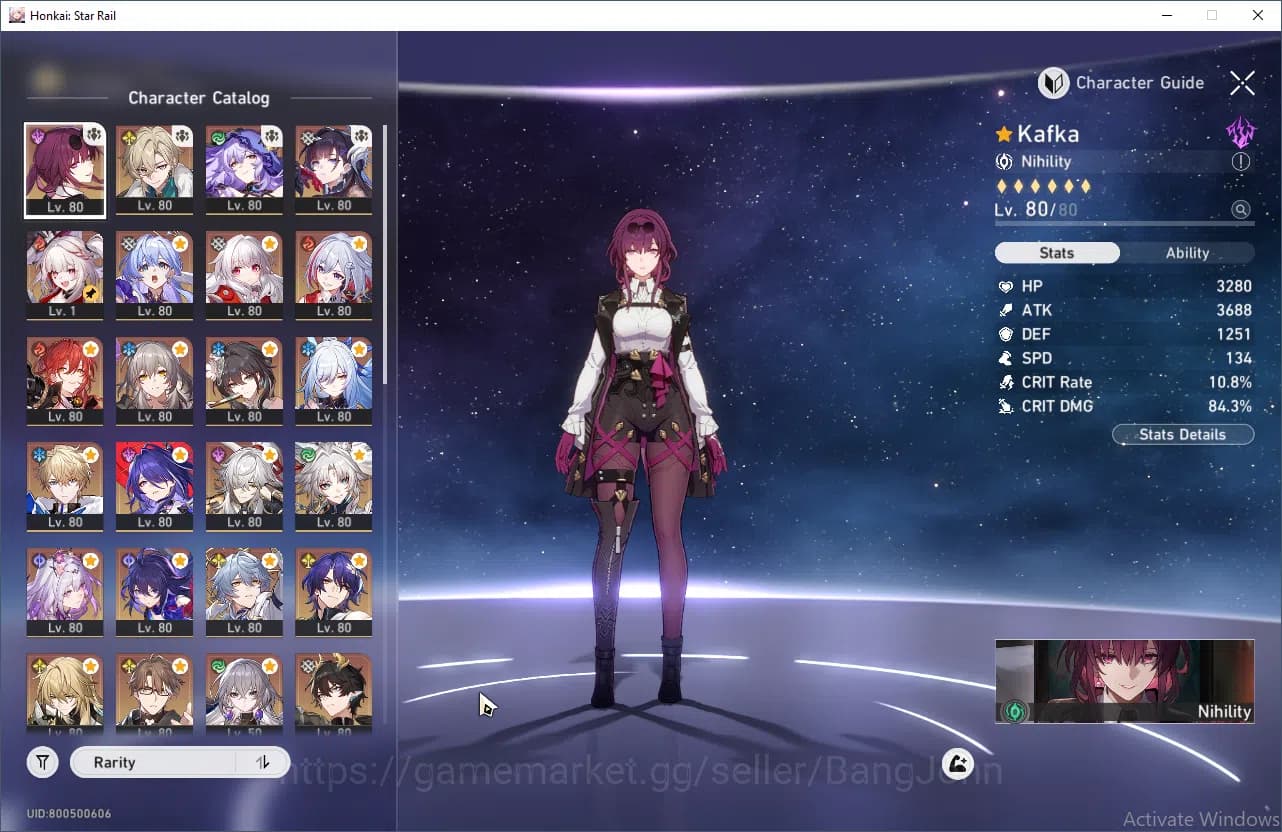Select the Stats tab

1056,252
